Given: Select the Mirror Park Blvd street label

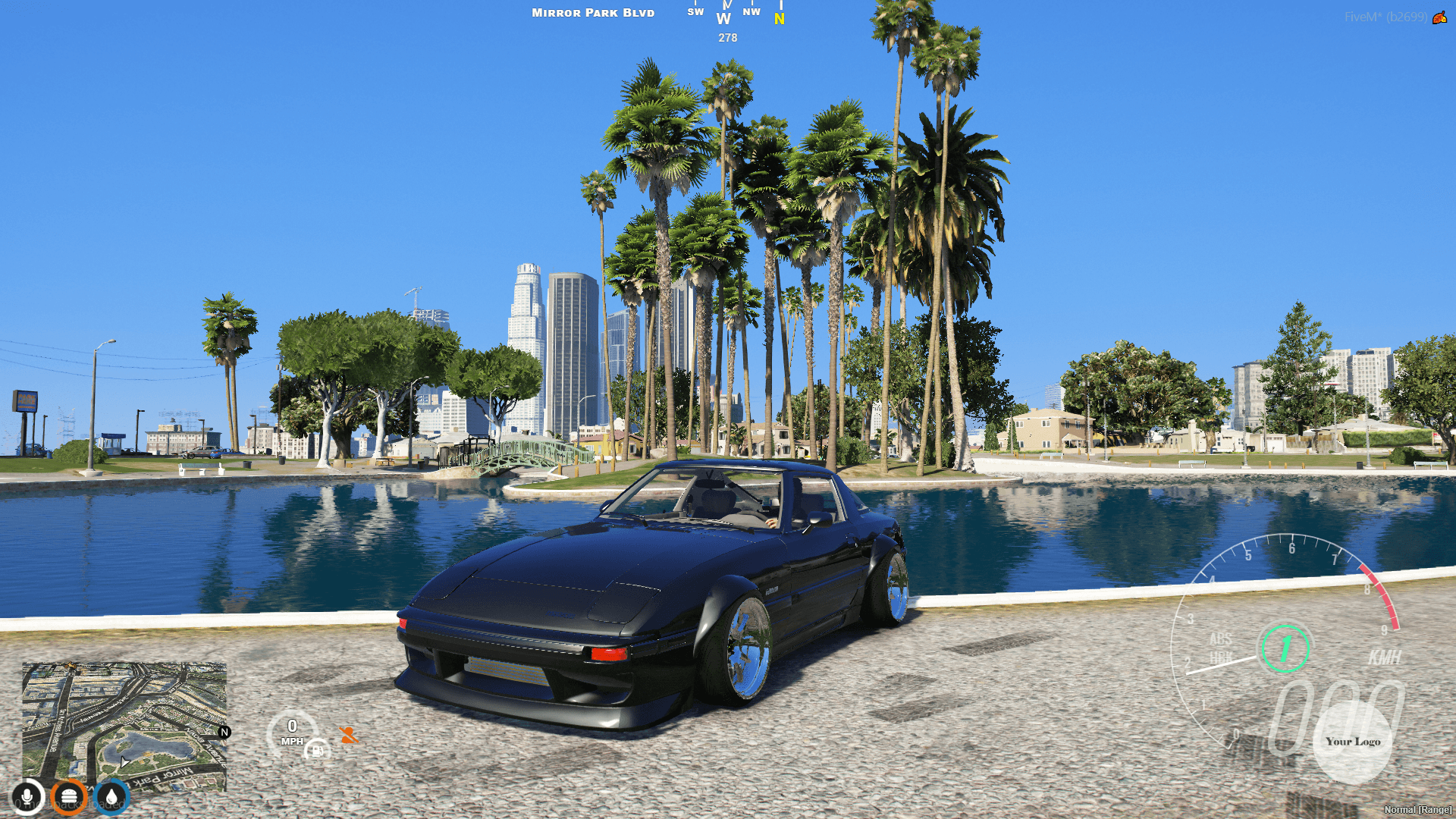Looking at the screenshot, I should pos(592,12).
